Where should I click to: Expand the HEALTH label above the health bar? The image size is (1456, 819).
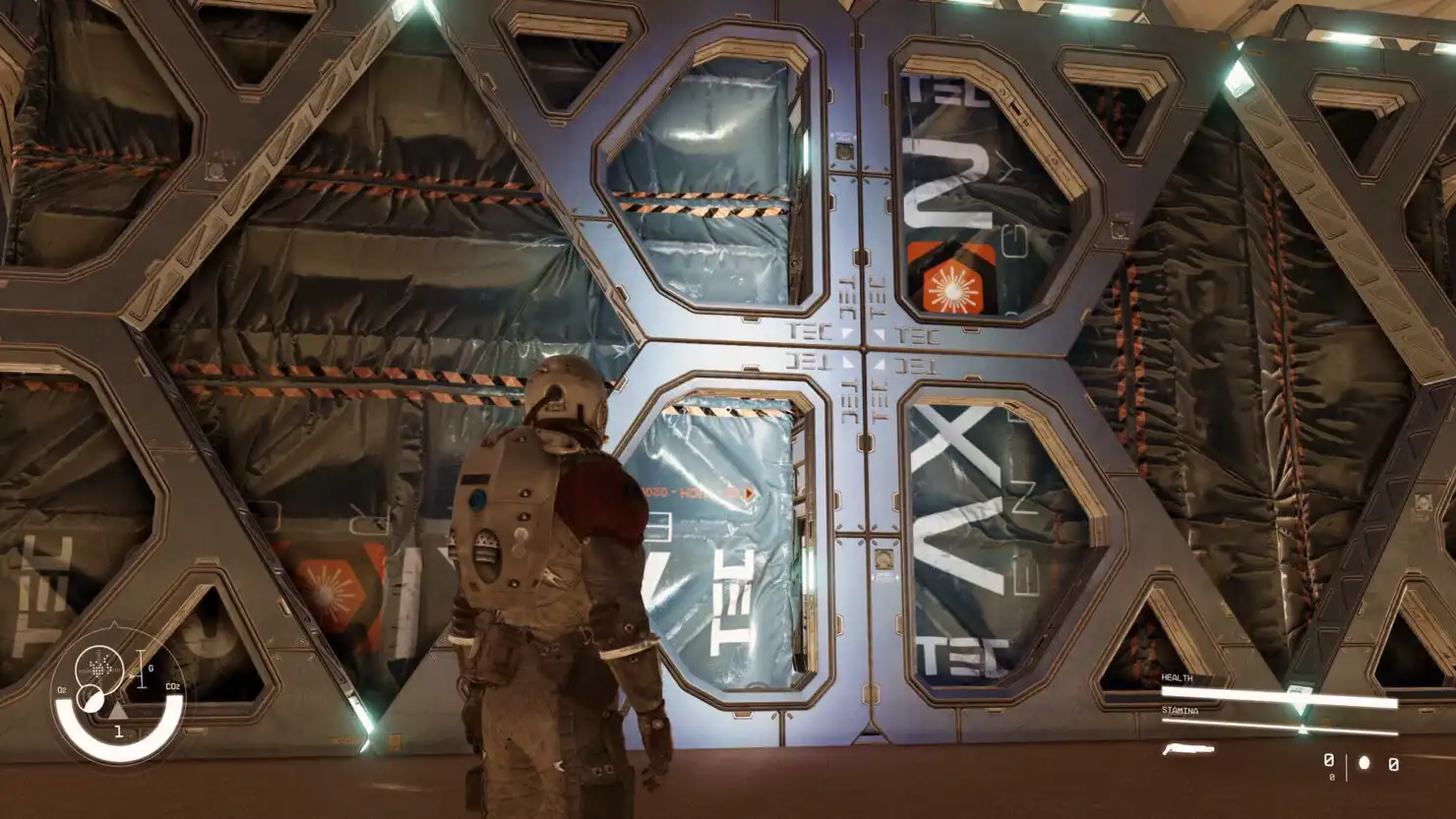point(1177,678)
